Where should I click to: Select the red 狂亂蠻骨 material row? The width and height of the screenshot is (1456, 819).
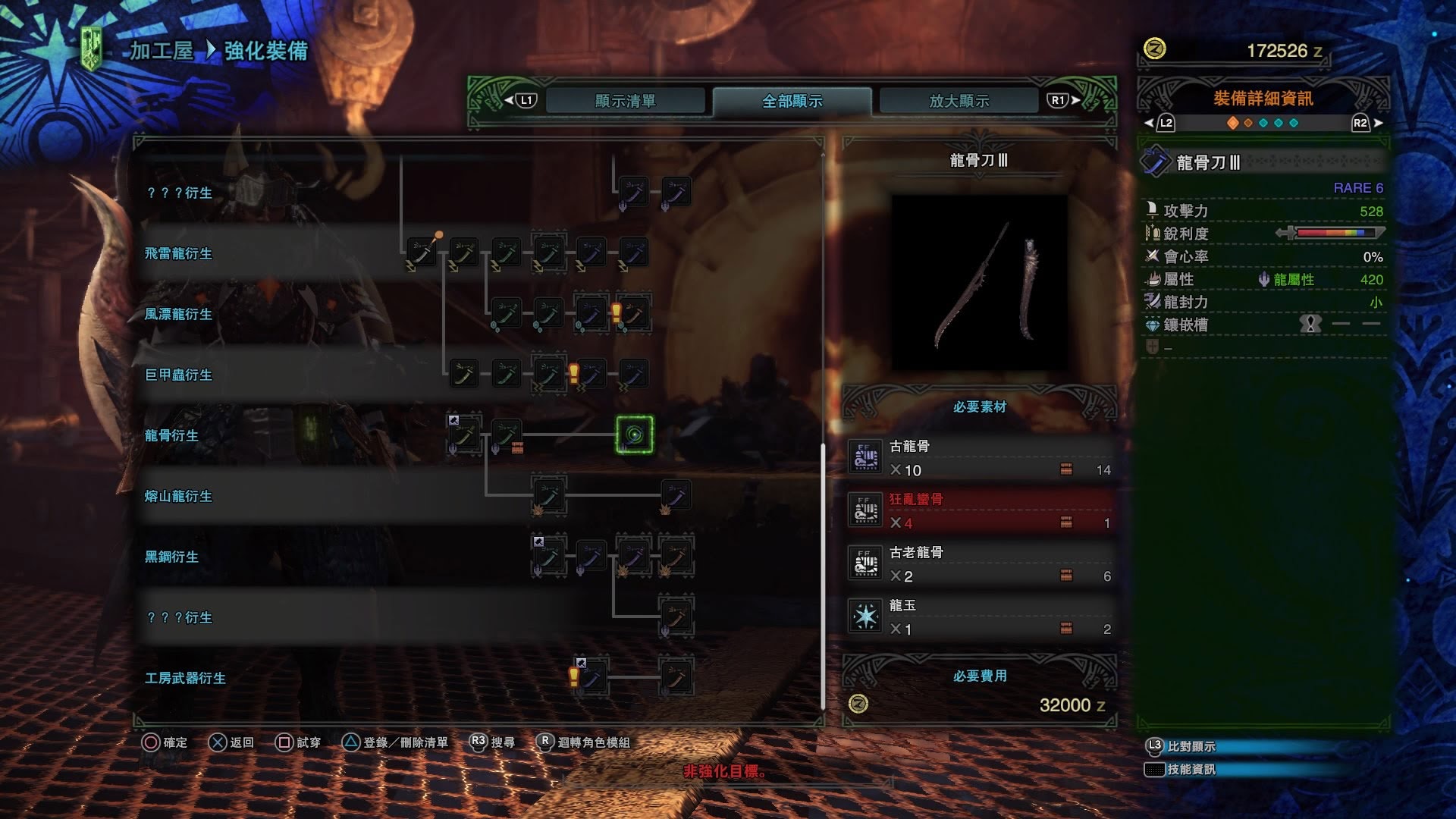coord(980,511)
